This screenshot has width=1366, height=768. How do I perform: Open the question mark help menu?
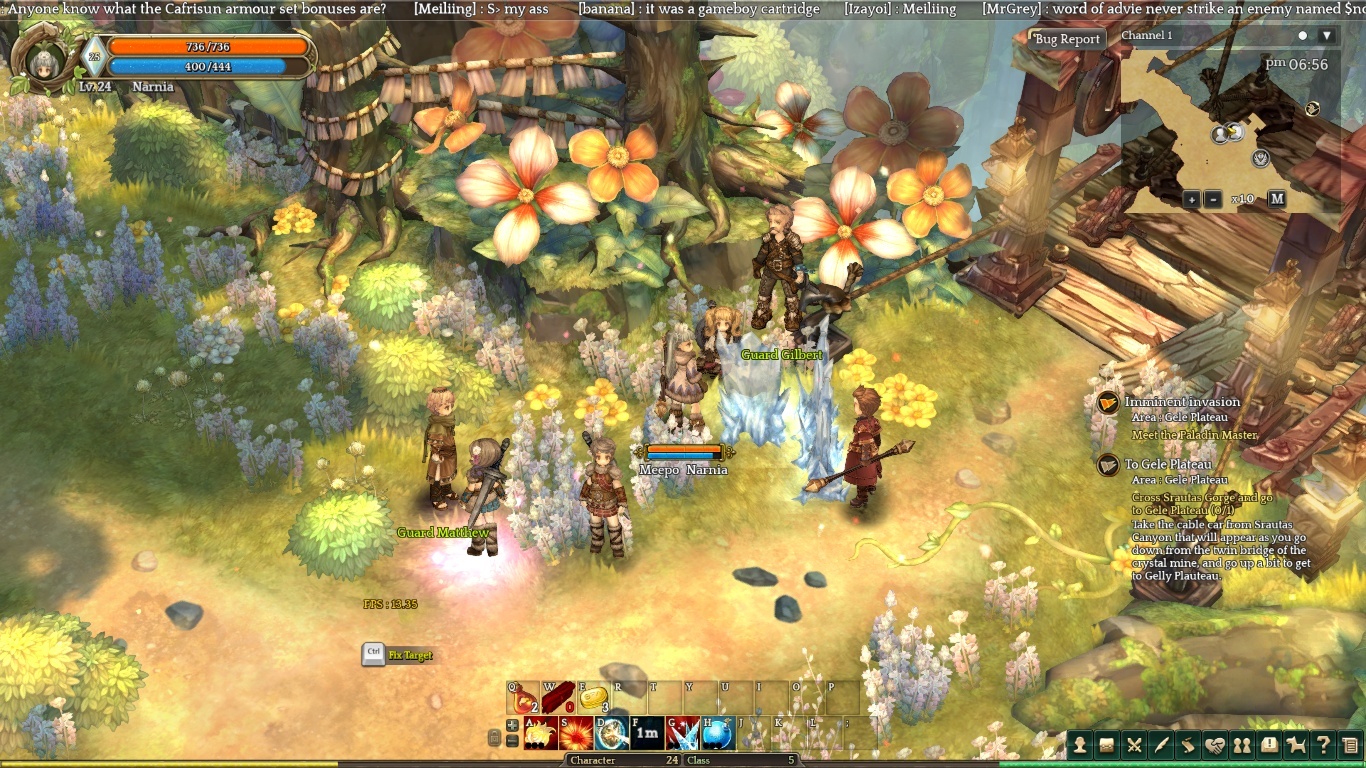point(1323,745)
